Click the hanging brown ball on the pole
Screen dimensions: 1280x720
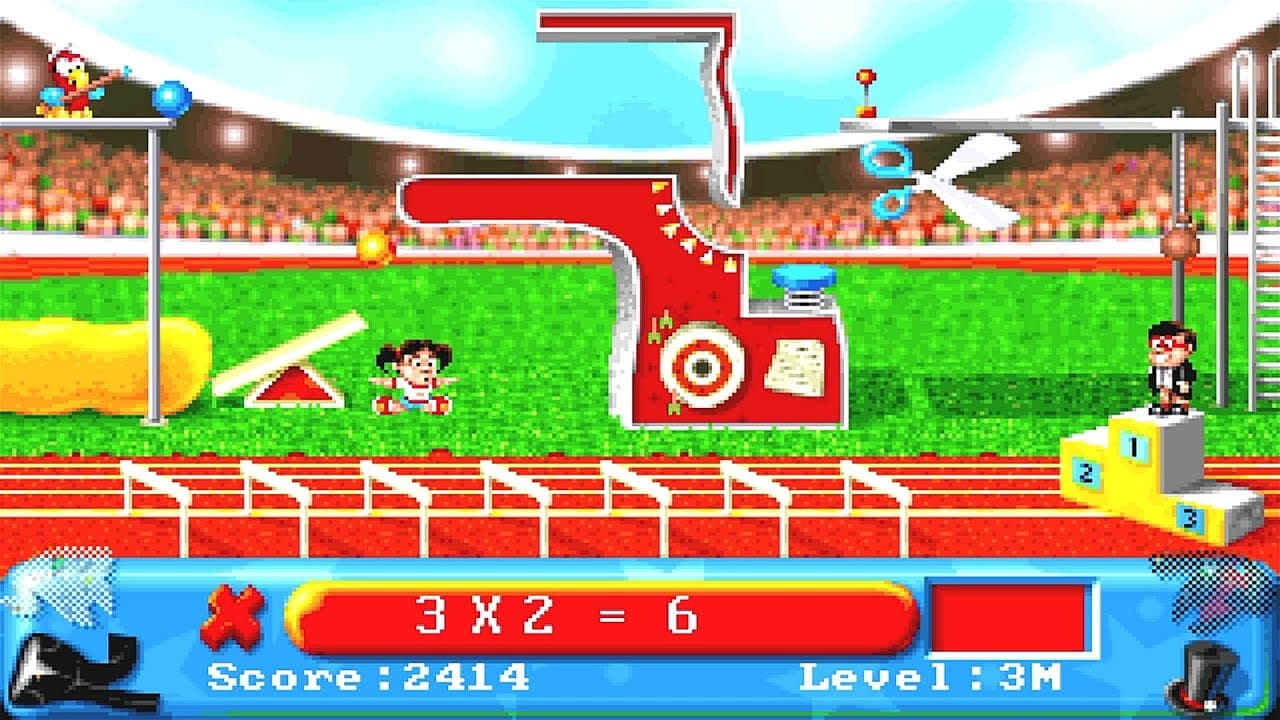pos(1178,242)
